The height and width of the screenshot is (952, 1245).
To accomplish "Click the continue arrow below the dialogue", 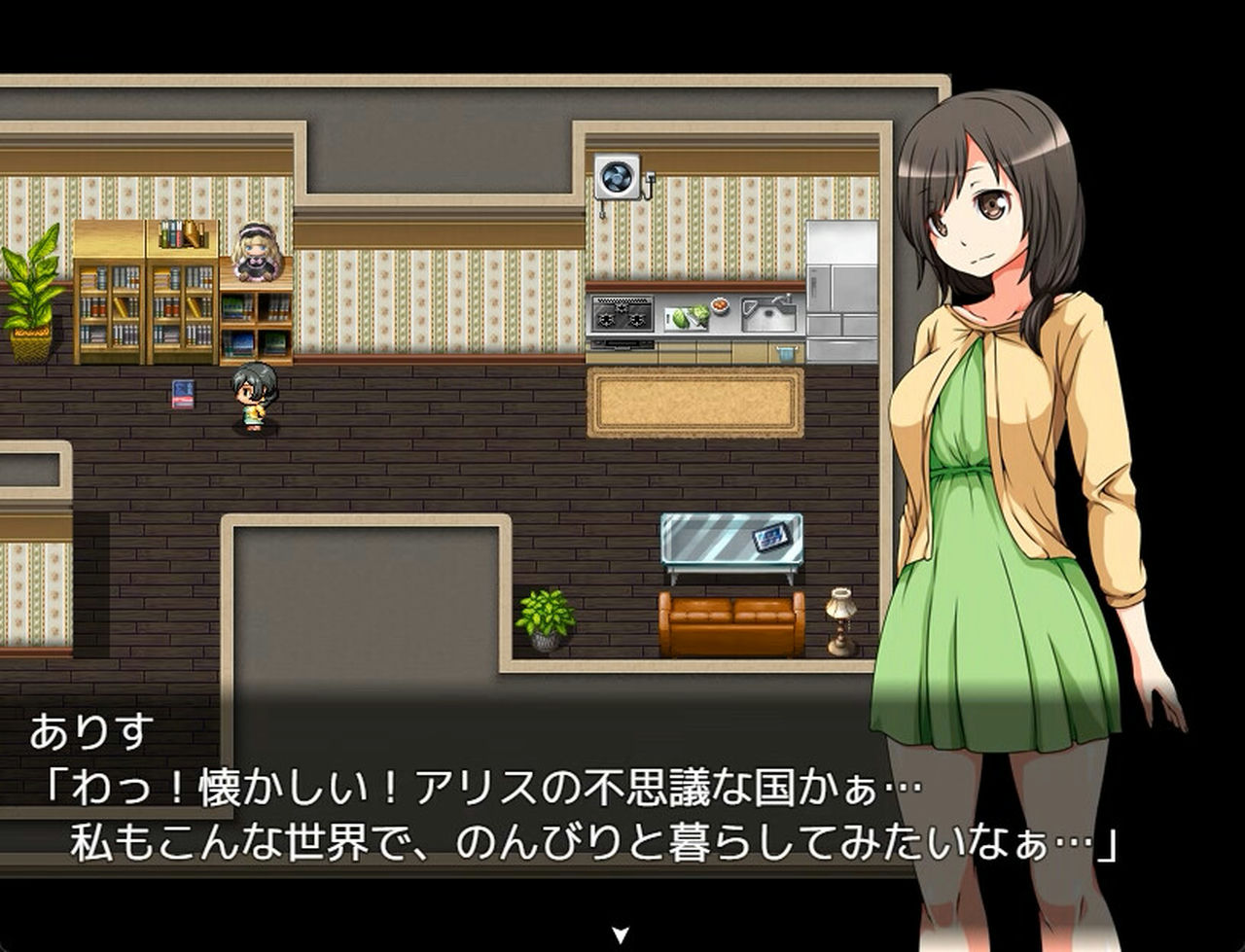I will (x=621, y=932).
